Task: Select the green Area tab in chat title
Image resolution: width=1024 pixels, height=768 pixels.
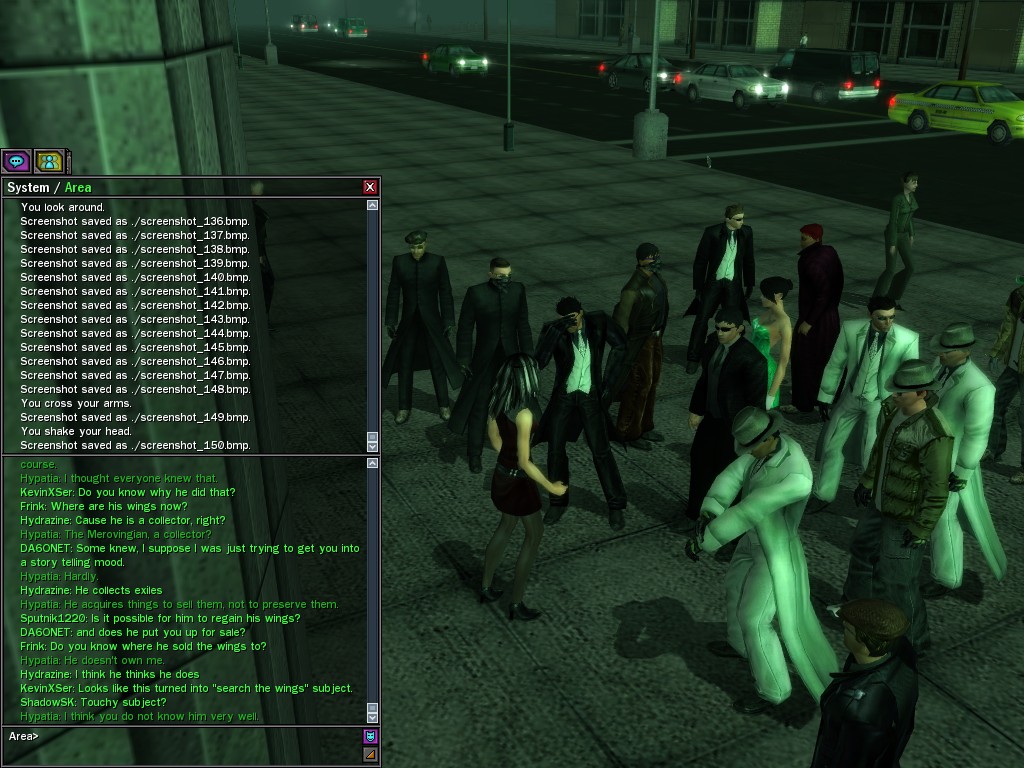Action: [78, 187]
